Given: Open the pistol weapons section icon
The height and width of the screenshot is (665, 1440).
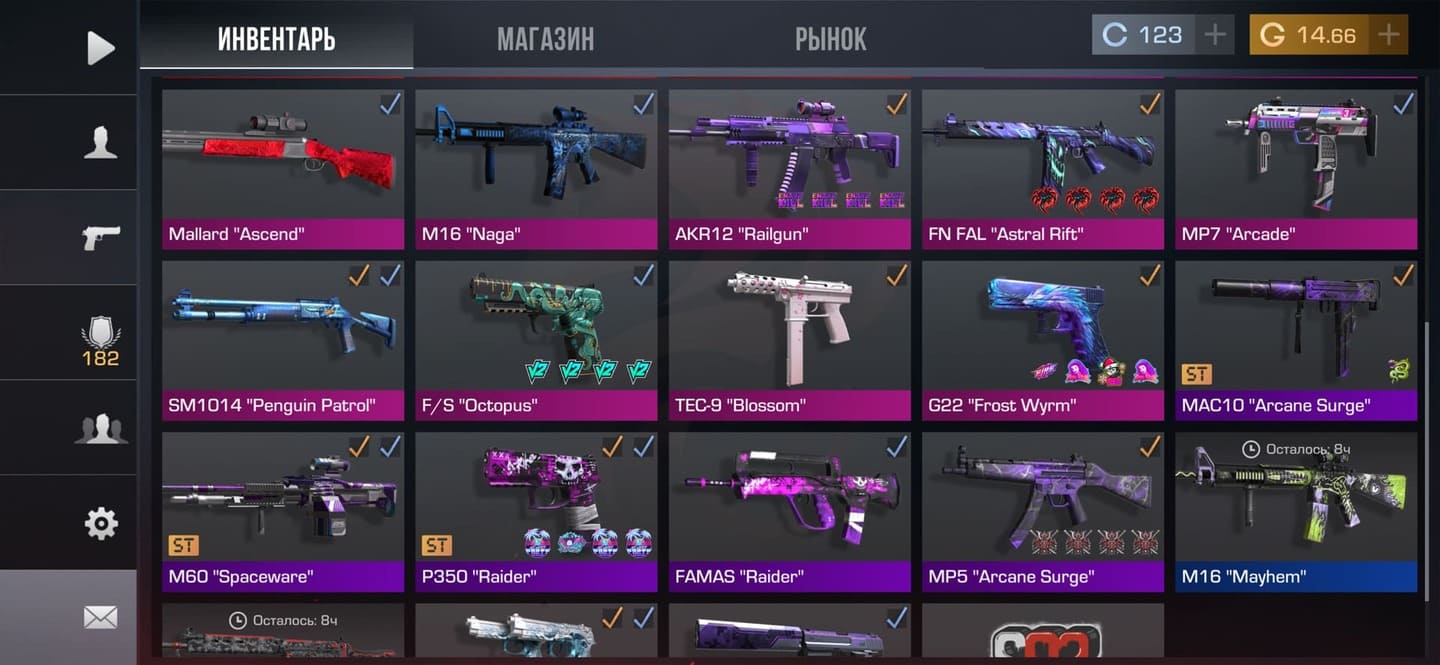Looking at the screenshot, I should coord(100,237).
